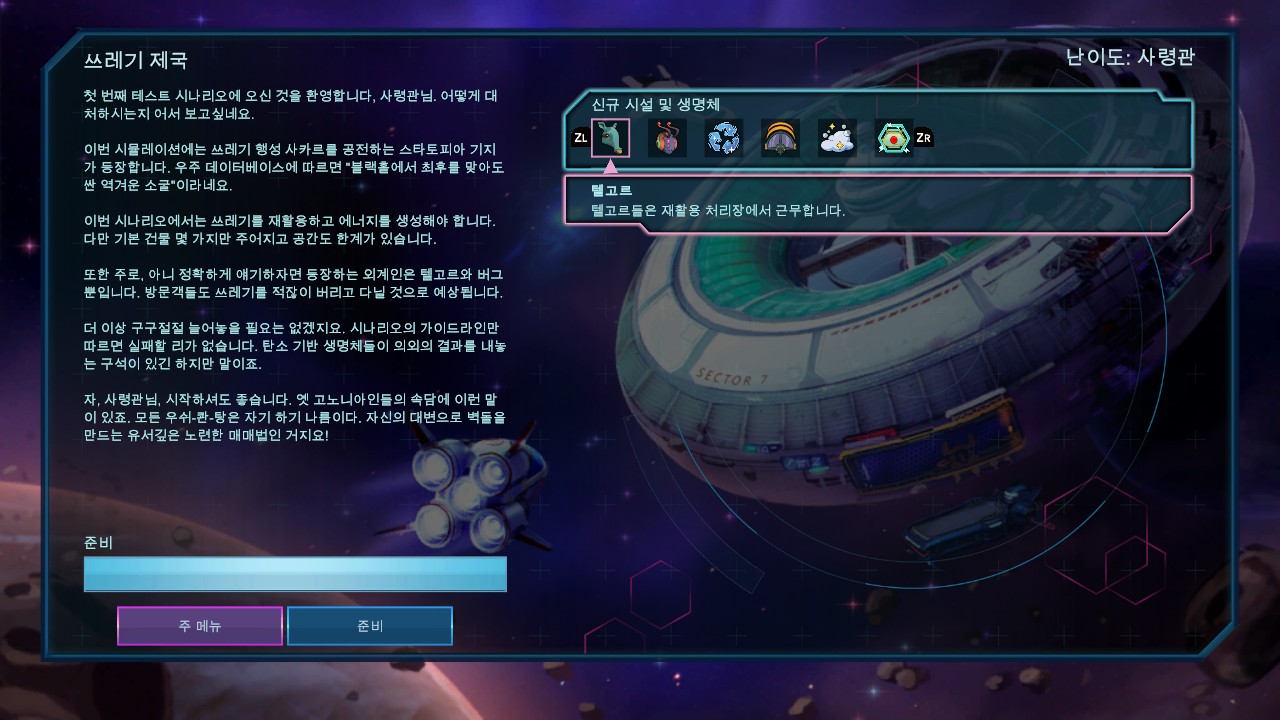Viewport: 1280px width, 720px height.
Task: Select the sparkling cloud icon
Action: click(837, 138)
